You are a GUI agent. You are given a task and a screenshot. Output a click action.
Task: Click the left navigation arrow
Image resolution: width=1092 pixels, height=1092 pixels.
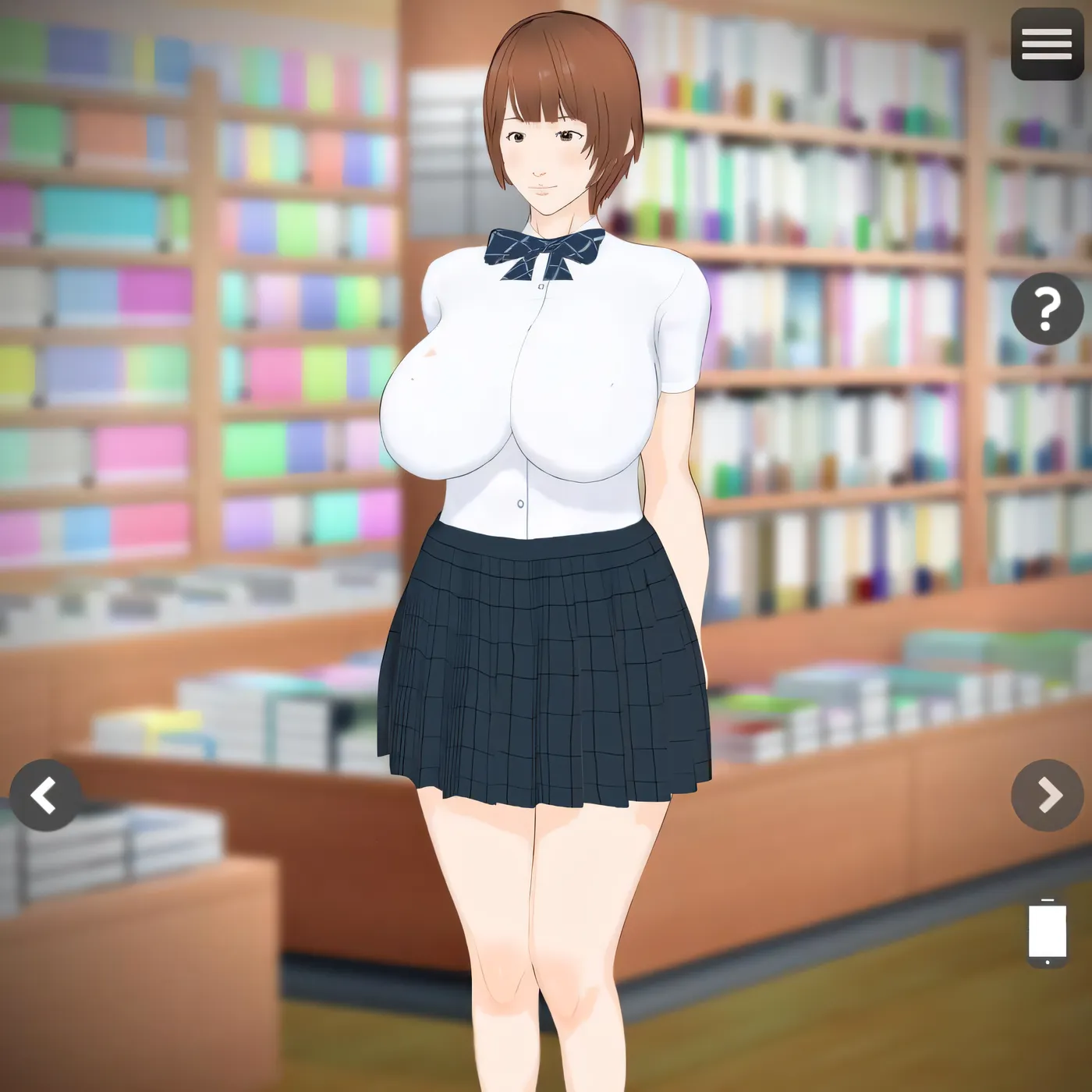click(x=44, y=794)
